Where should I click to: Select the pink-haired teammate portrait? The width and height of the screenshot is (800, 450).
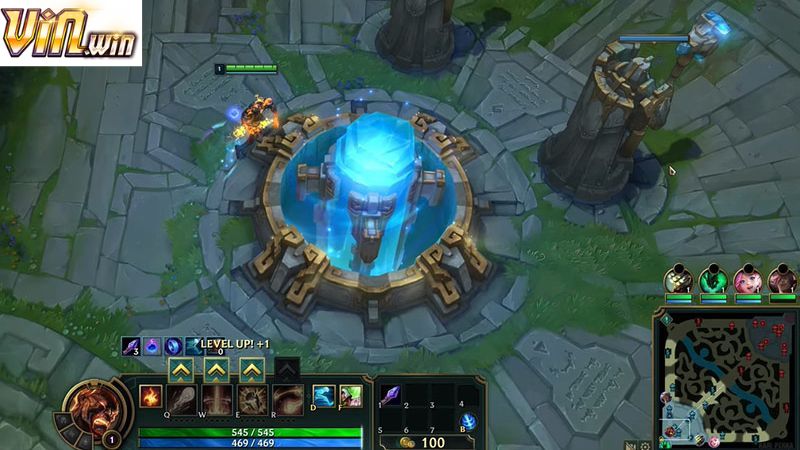point(746,280)
